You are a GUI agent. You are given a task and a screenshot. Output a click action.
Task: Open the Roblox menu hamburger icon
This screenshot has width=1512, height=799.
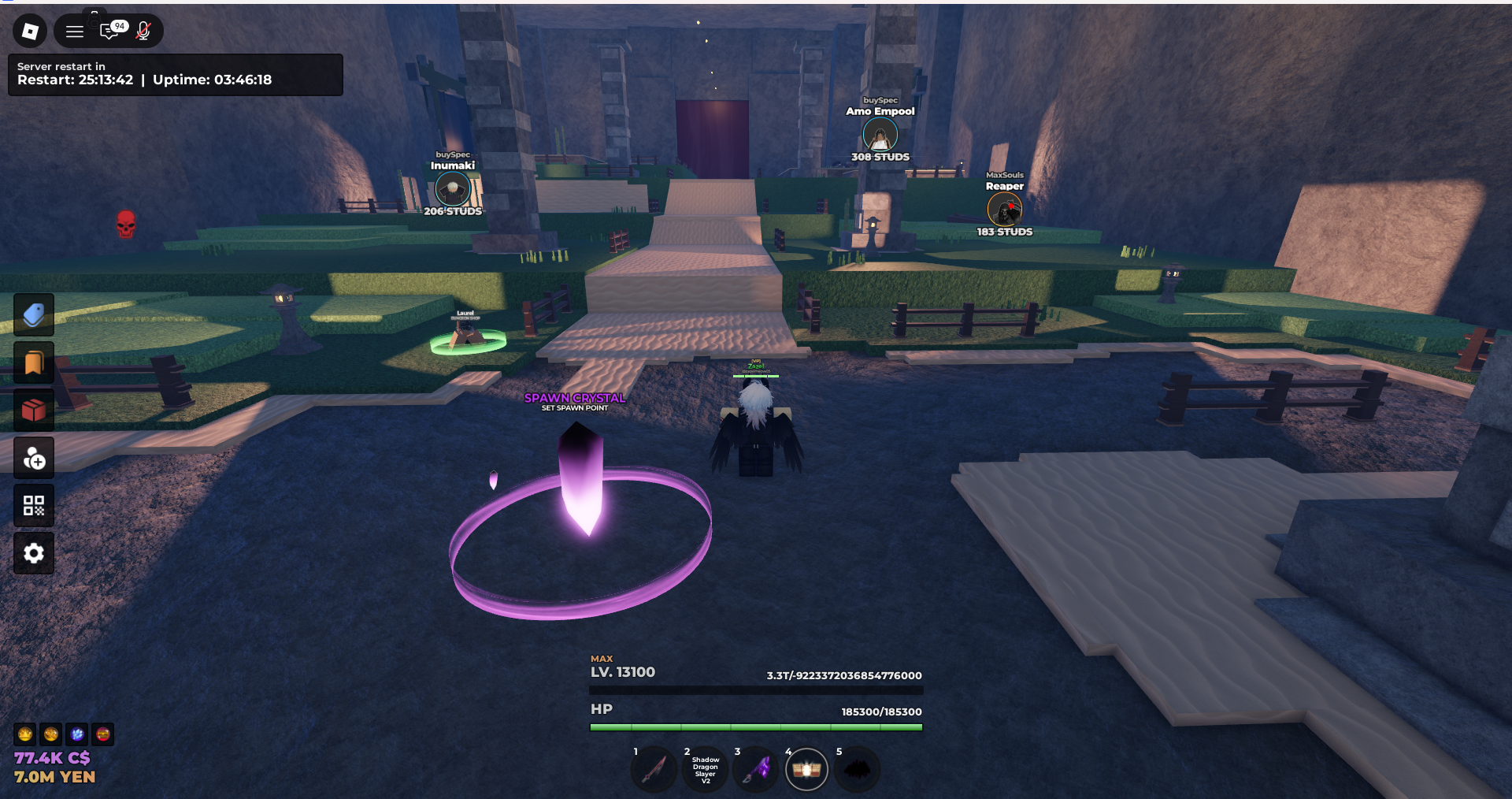[74, 32]
